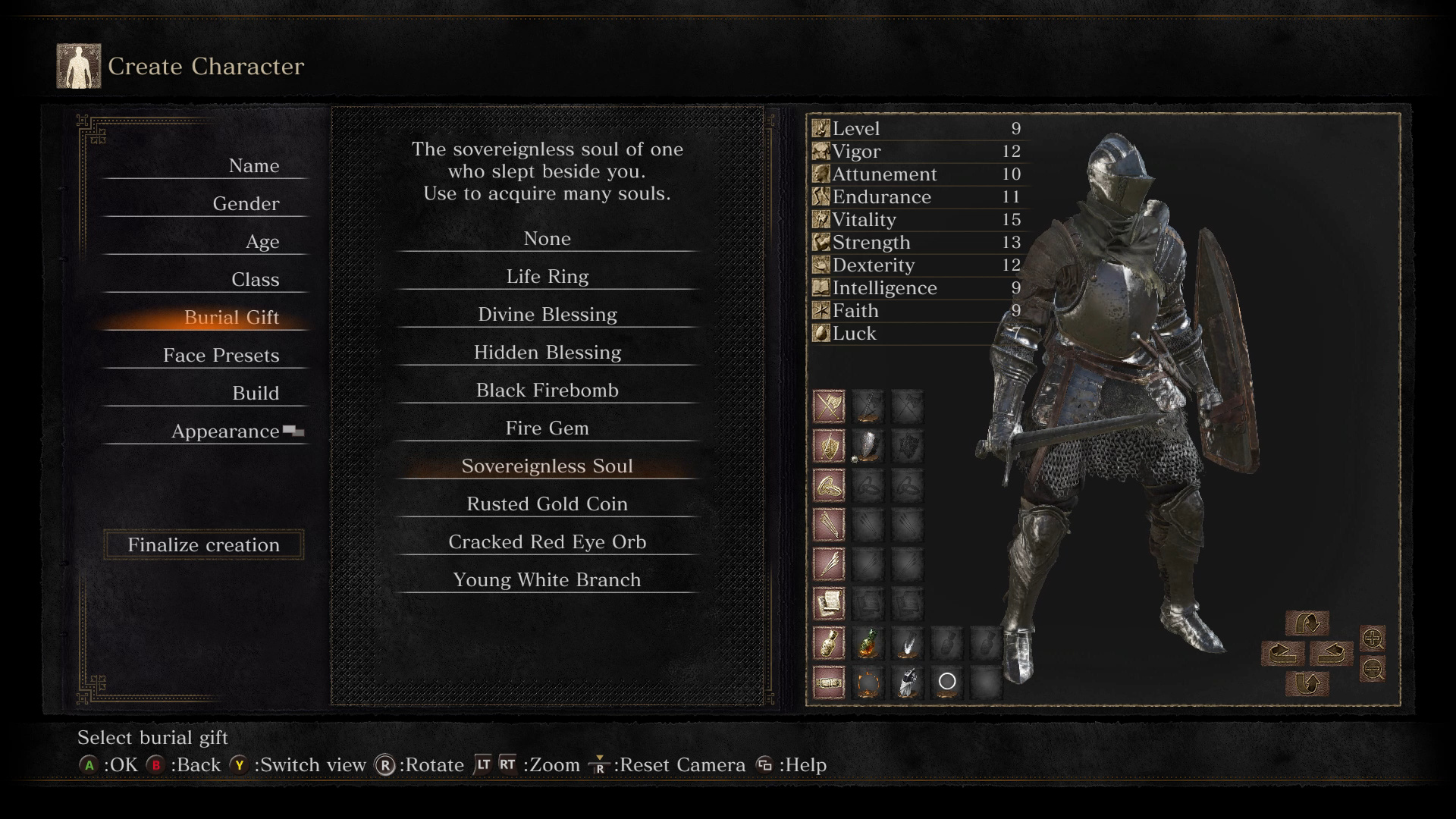Viewport: 1456px width, 819px height.
Task: Pick the Young White Branch gift
Action: 547,580
